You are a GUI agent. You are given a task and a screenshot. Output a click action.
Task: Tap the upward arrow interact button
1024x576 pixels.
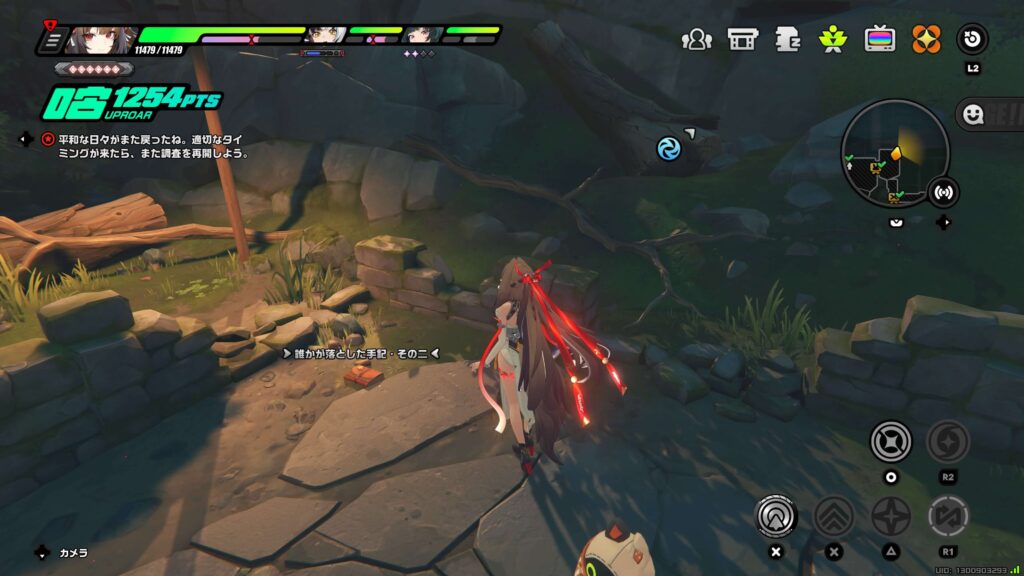(x=775, y=516)
